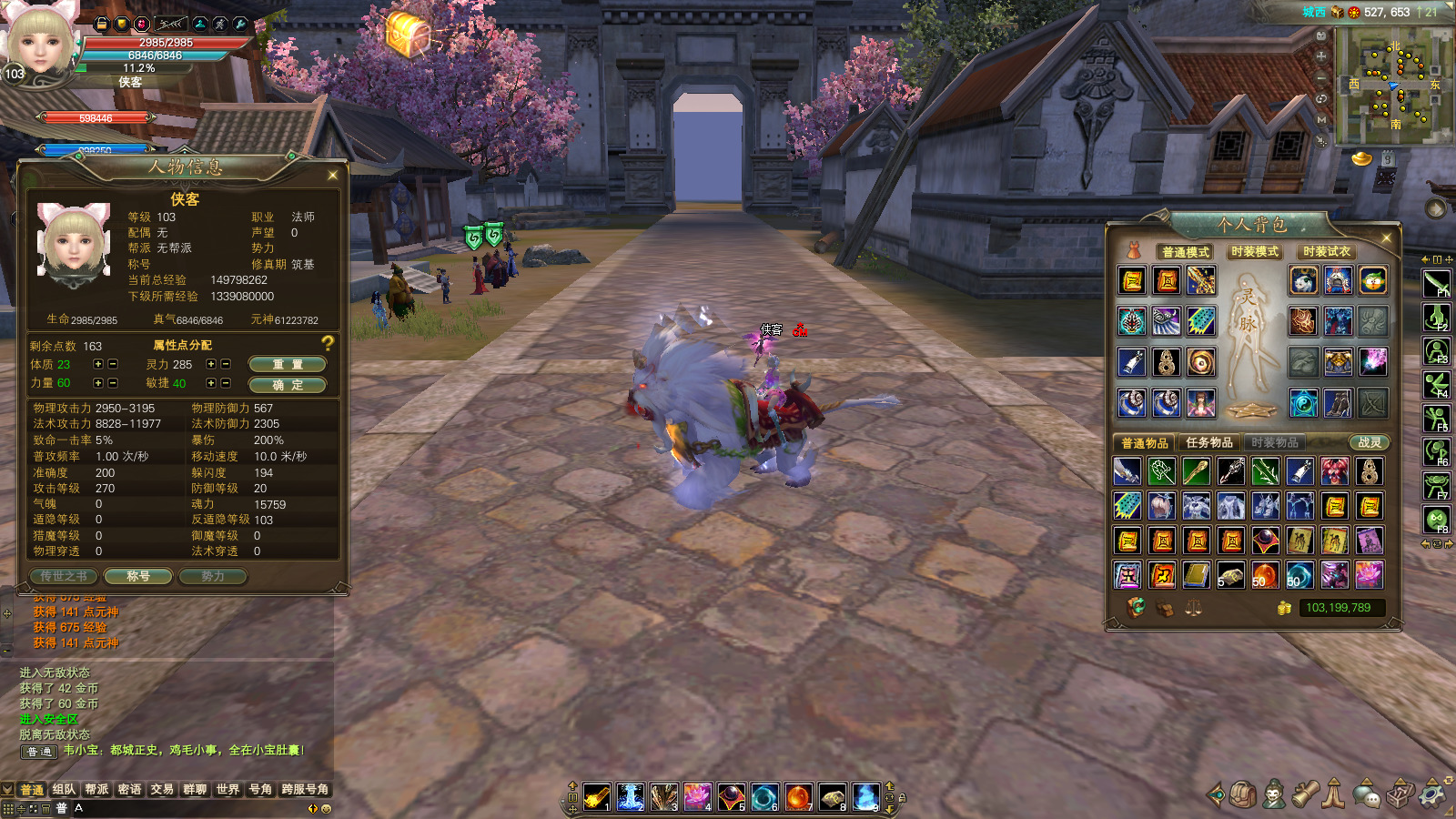Open the 组队 chat channel
1456x819 pixels.
point(64,790)
